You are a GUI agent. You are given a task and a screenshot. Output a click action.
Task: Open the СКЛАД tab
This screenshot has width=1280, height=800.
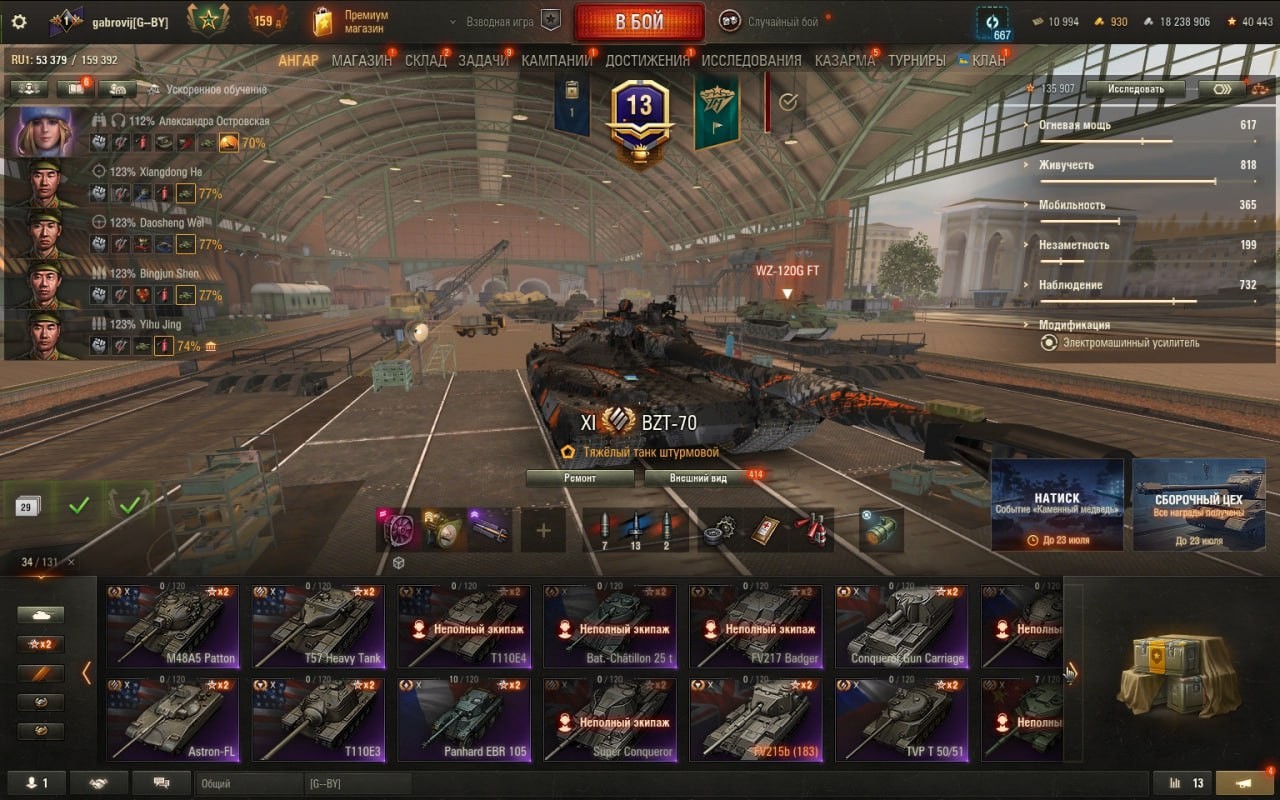tap(425, 60)
